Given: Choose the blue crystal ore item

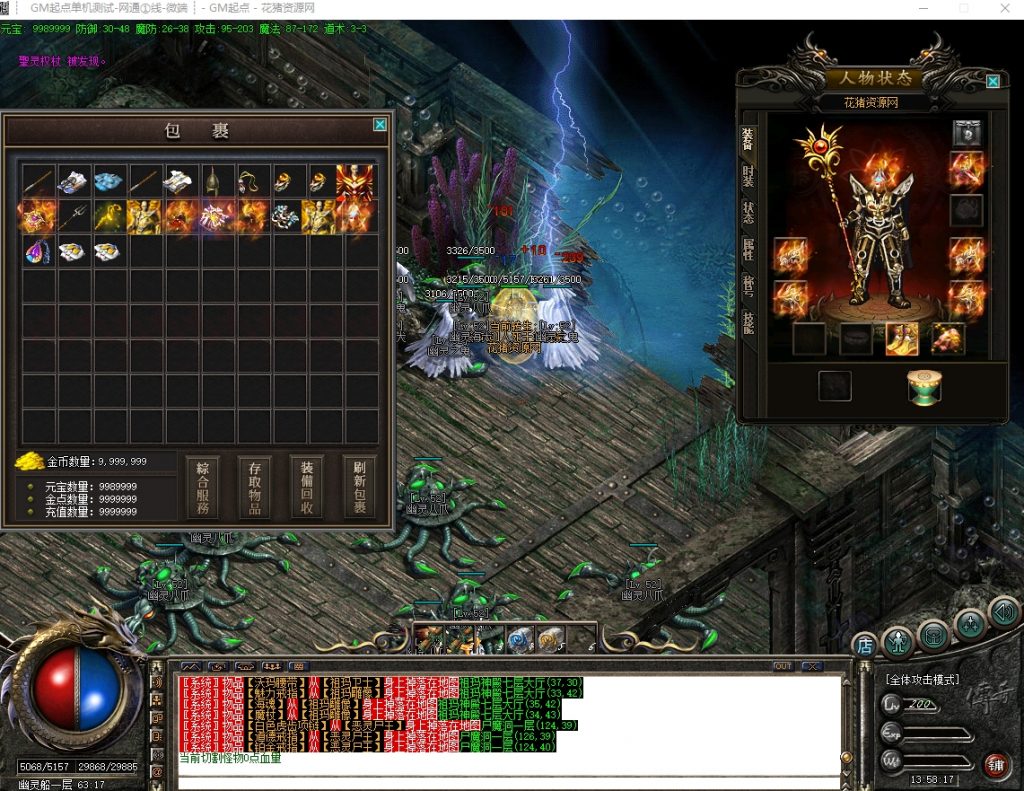Looking at the screenshot, I should pos(110,181).
